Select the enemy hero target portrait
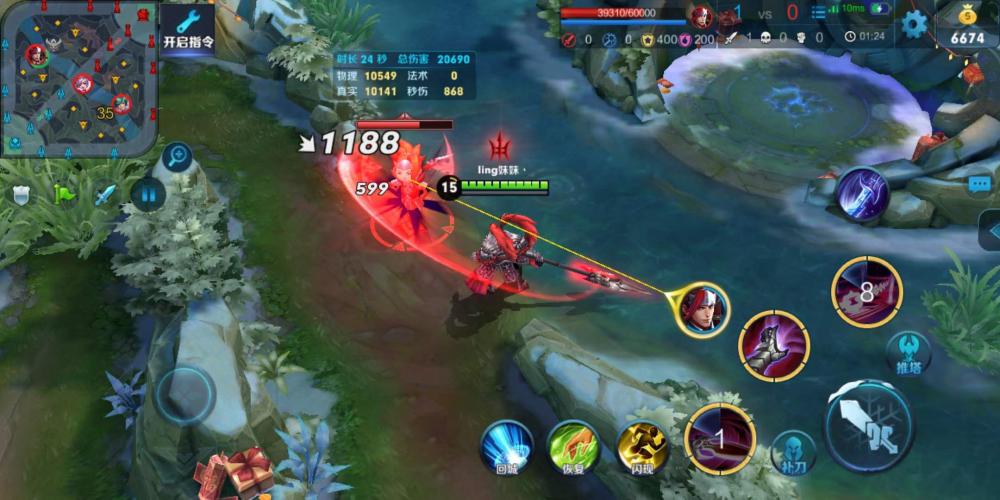This screenshot has height=500, width=1000. click(x=701, y=308)
